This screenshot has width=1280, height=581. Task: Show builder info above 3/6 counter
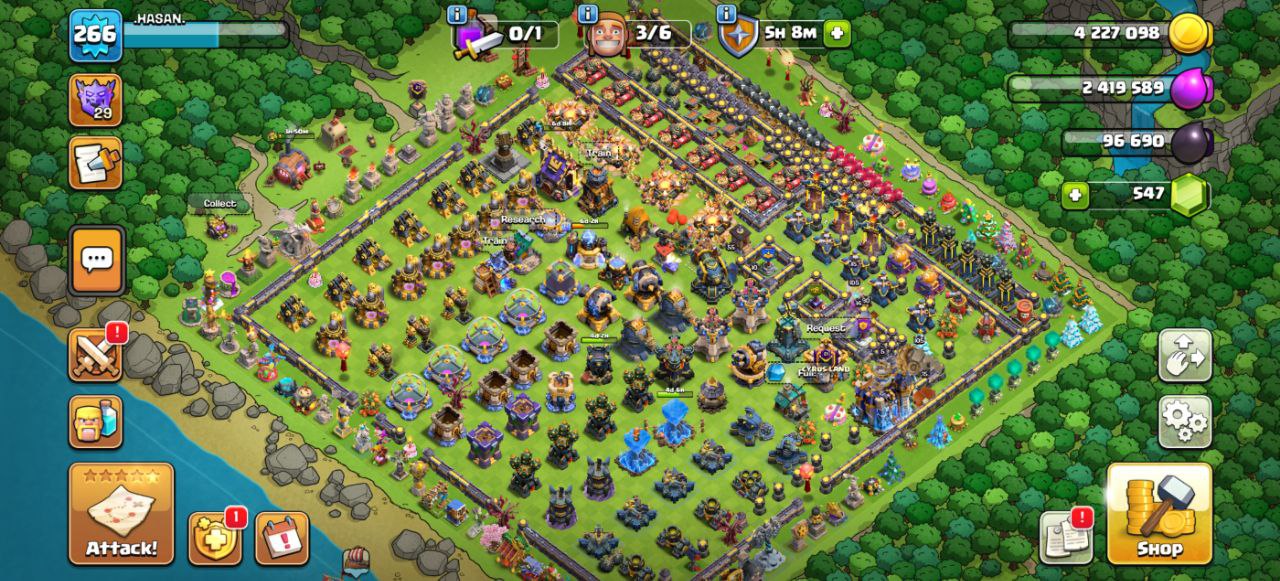point(587,14)
